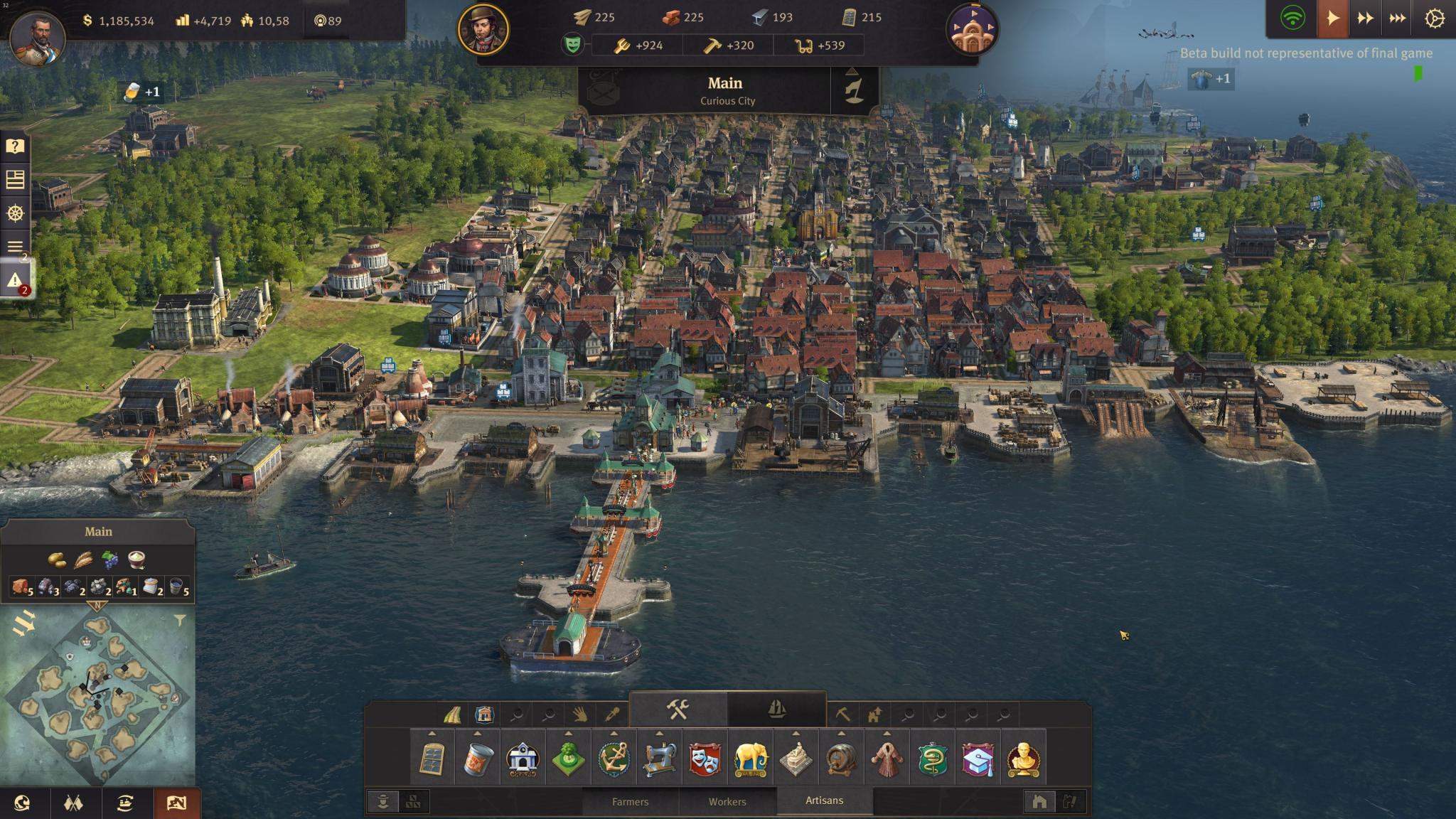Screen dimensions: 1456x819
Task: Open the help question mark panel
Action: tap(15, 146)
